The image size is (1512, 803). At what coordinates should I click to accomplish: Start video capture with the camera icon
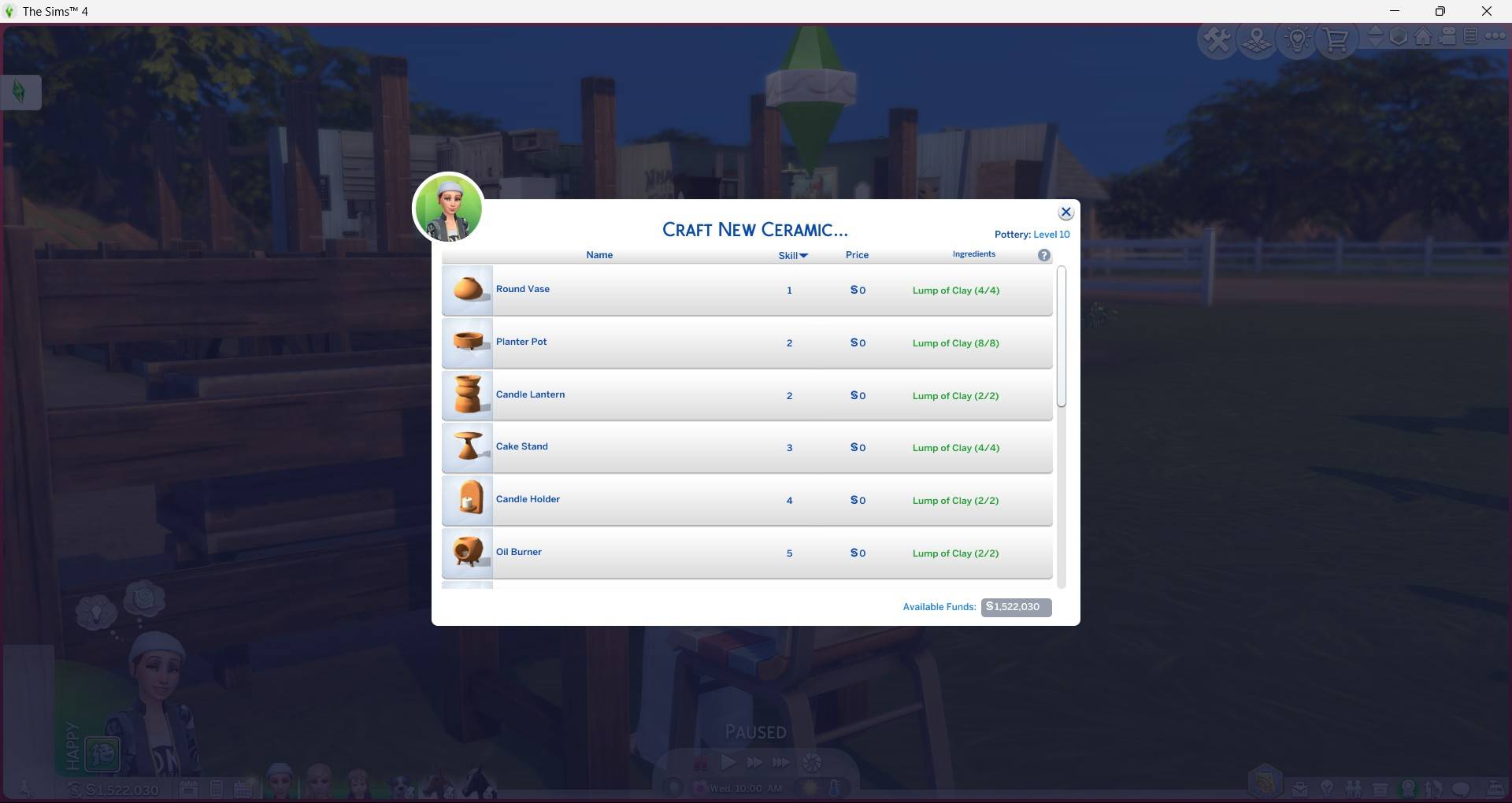pos(1447,36)
